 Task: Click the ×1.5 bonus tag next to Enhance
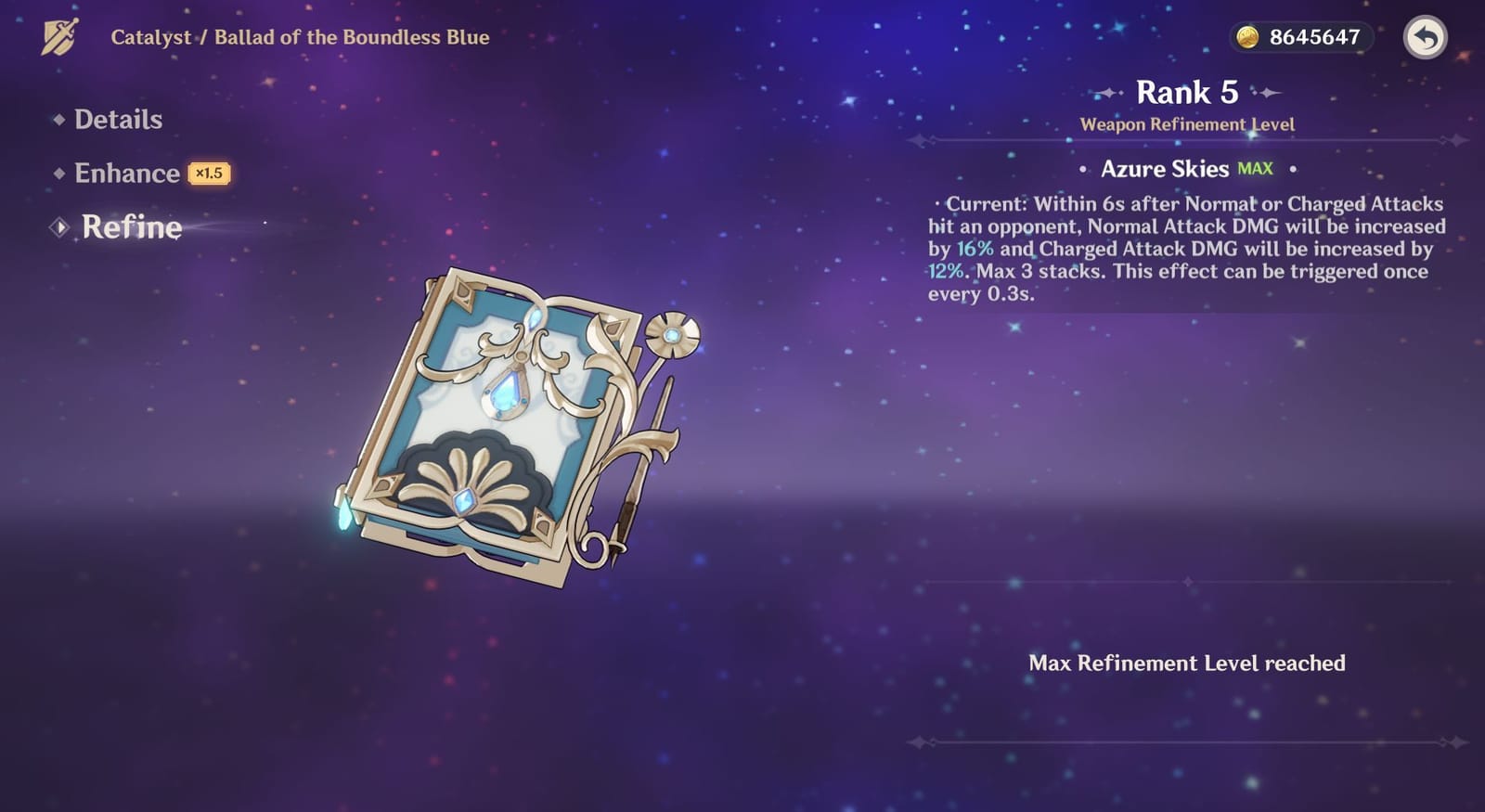(x=208, y=174)
